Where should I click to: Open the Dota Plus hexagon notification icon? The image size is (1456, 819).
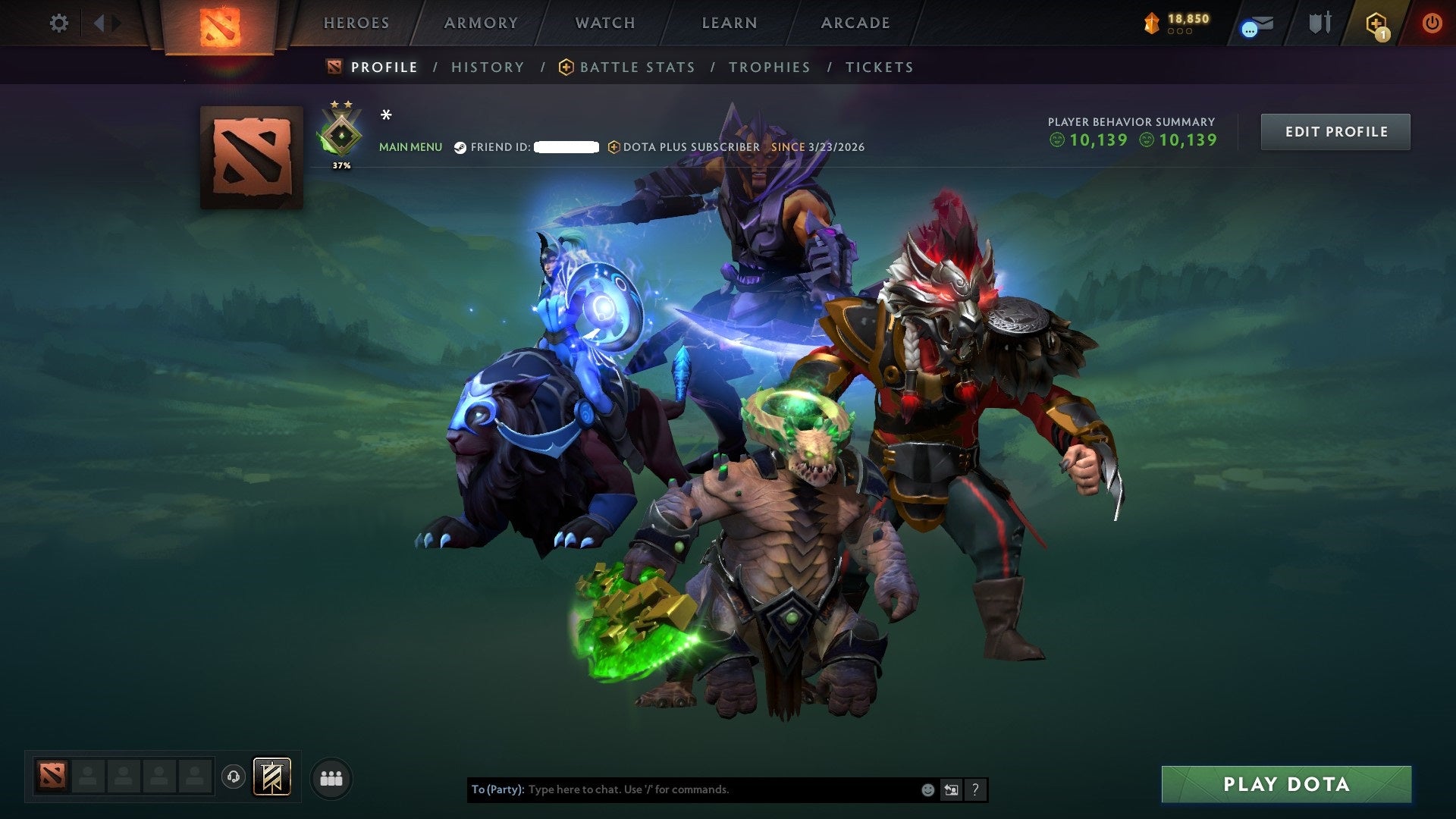pyautogui.click(x=1376, y=24)
